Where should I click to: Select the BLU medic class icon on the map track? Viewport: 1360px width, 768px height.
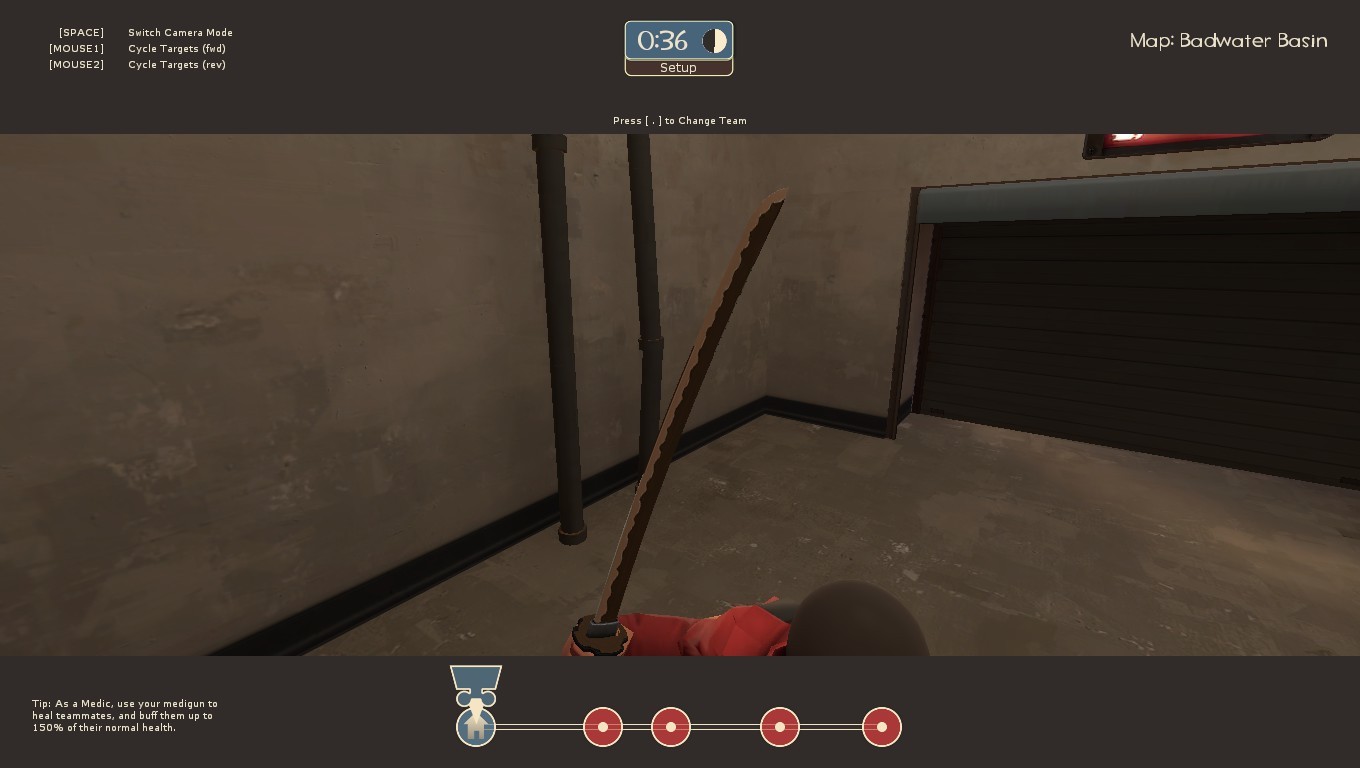[475, 727]
